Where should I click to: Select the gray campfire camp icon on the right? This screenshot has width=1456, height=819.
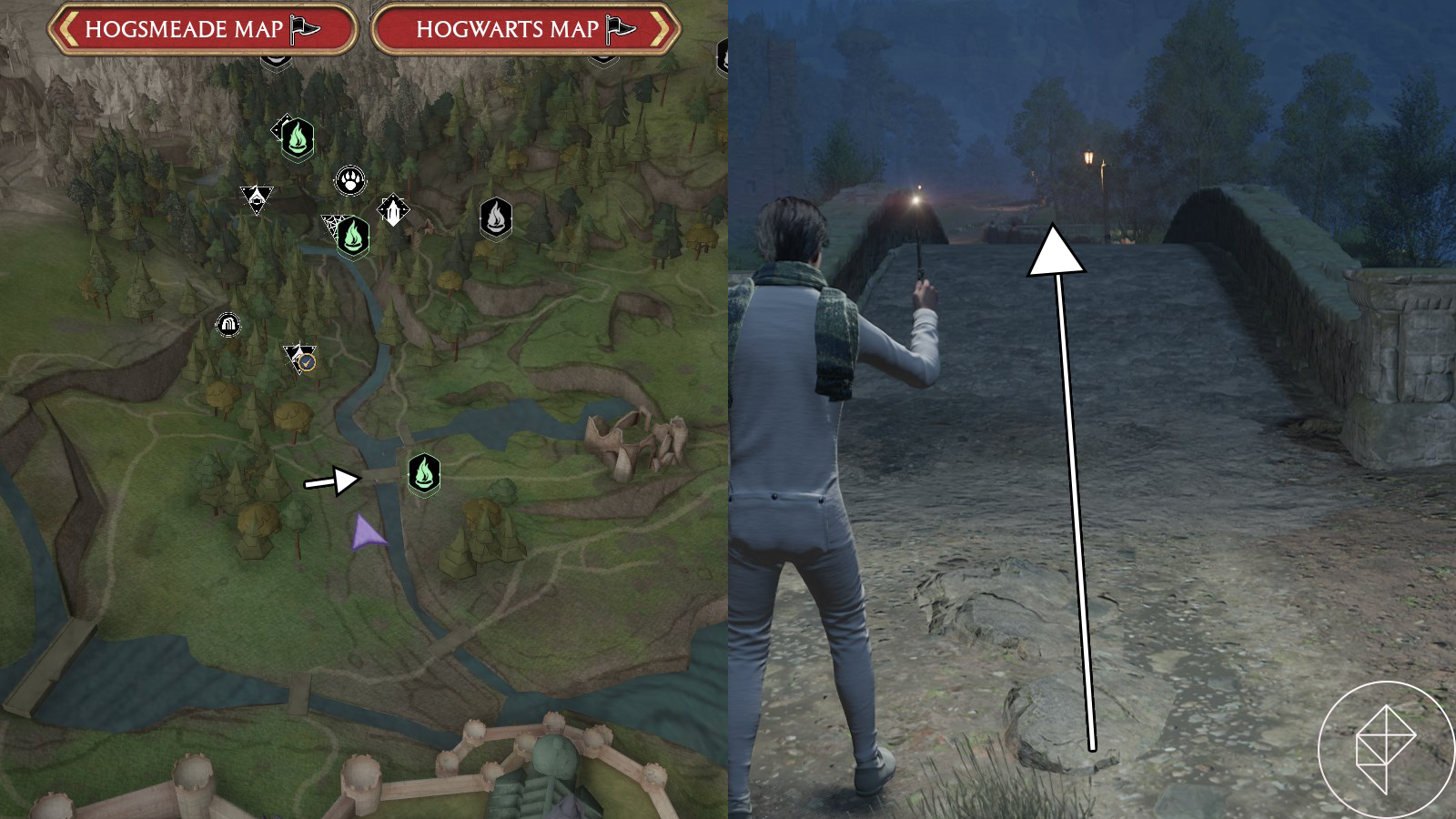[x=494, y=216]
